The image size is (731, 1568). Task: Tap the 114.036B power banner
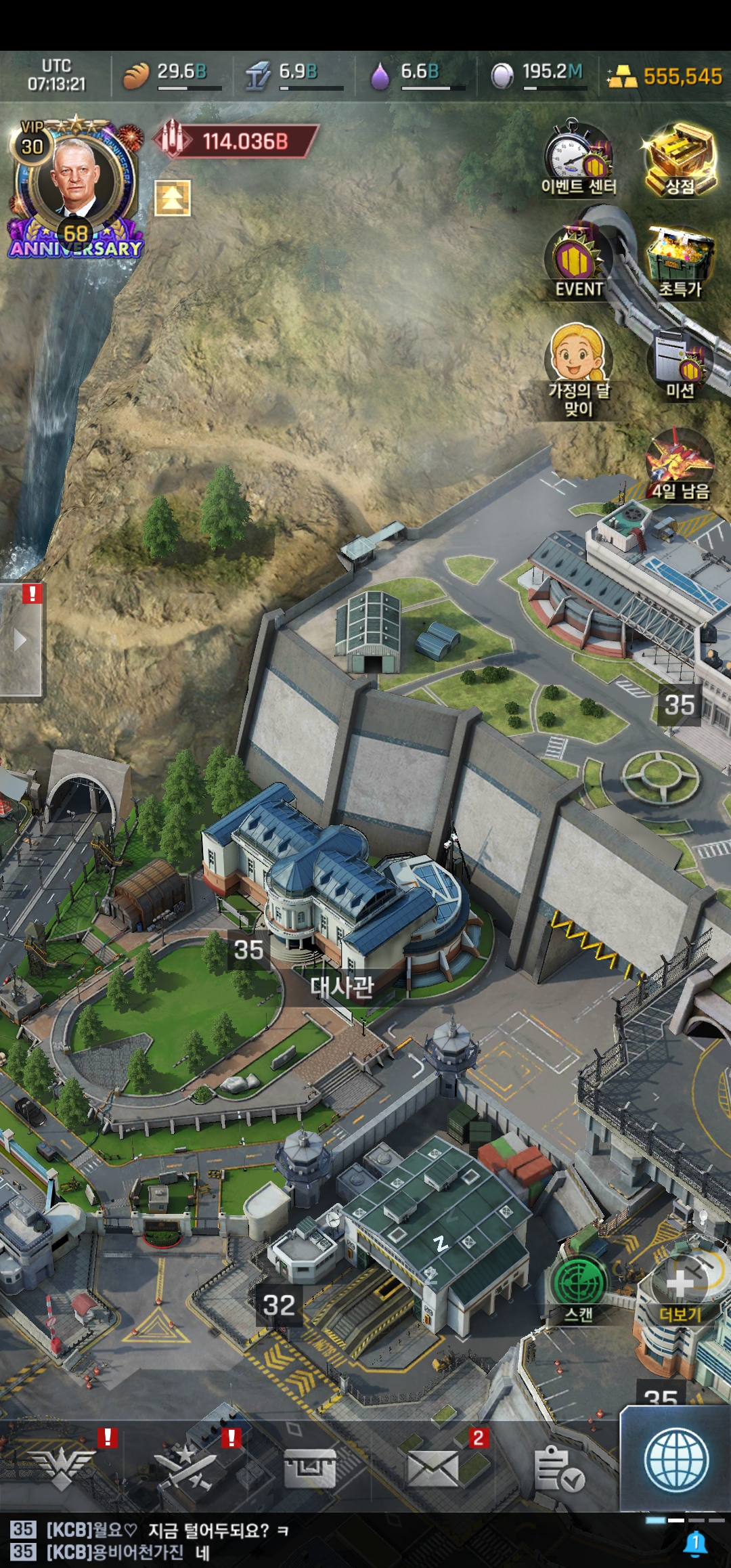click(x=237, y=141)
